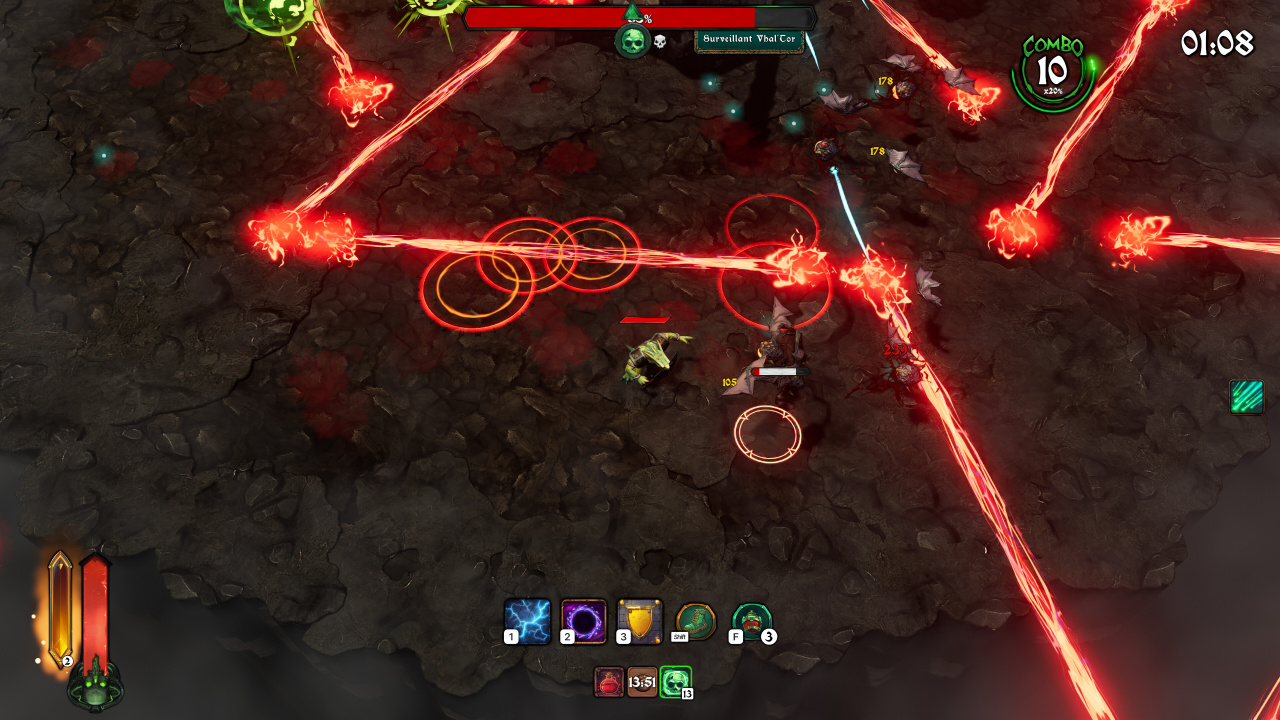Select the Surveillant Vhal Tor boss nameplate
The image size is (1280, 720).
[749, 38]
